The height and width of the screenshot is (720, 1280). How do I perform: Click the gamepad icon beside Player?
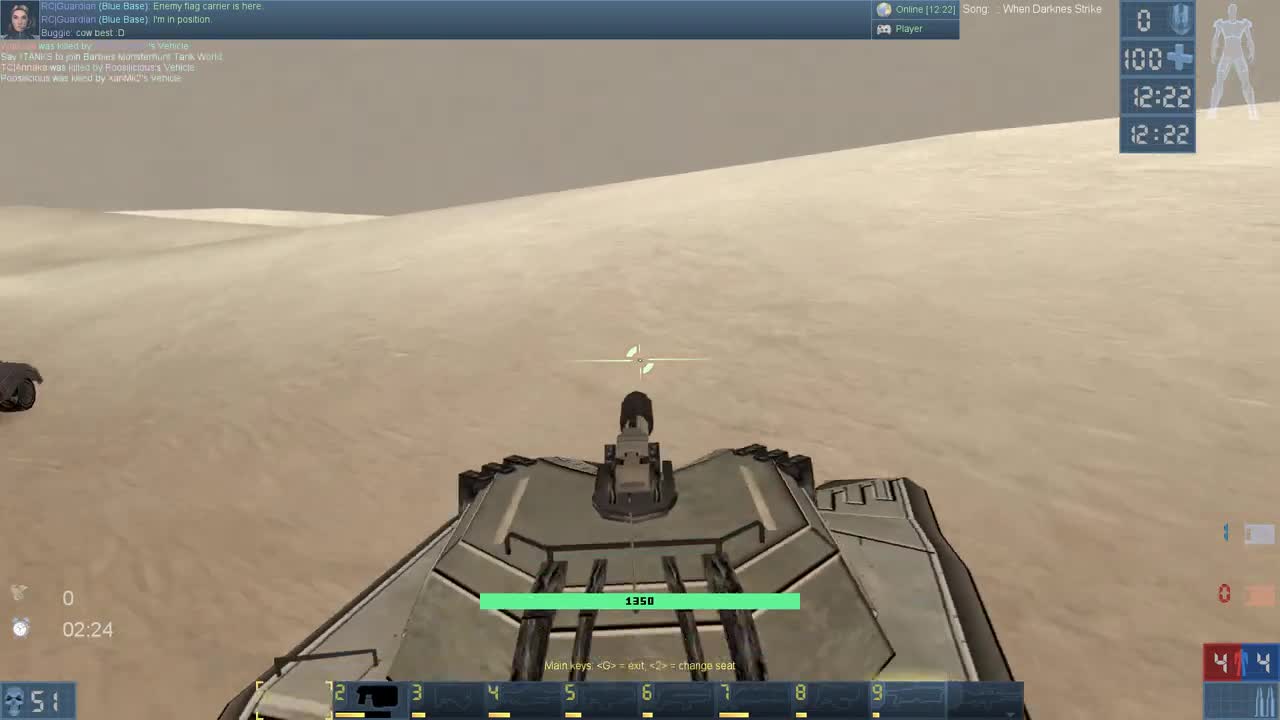(884, 29)
